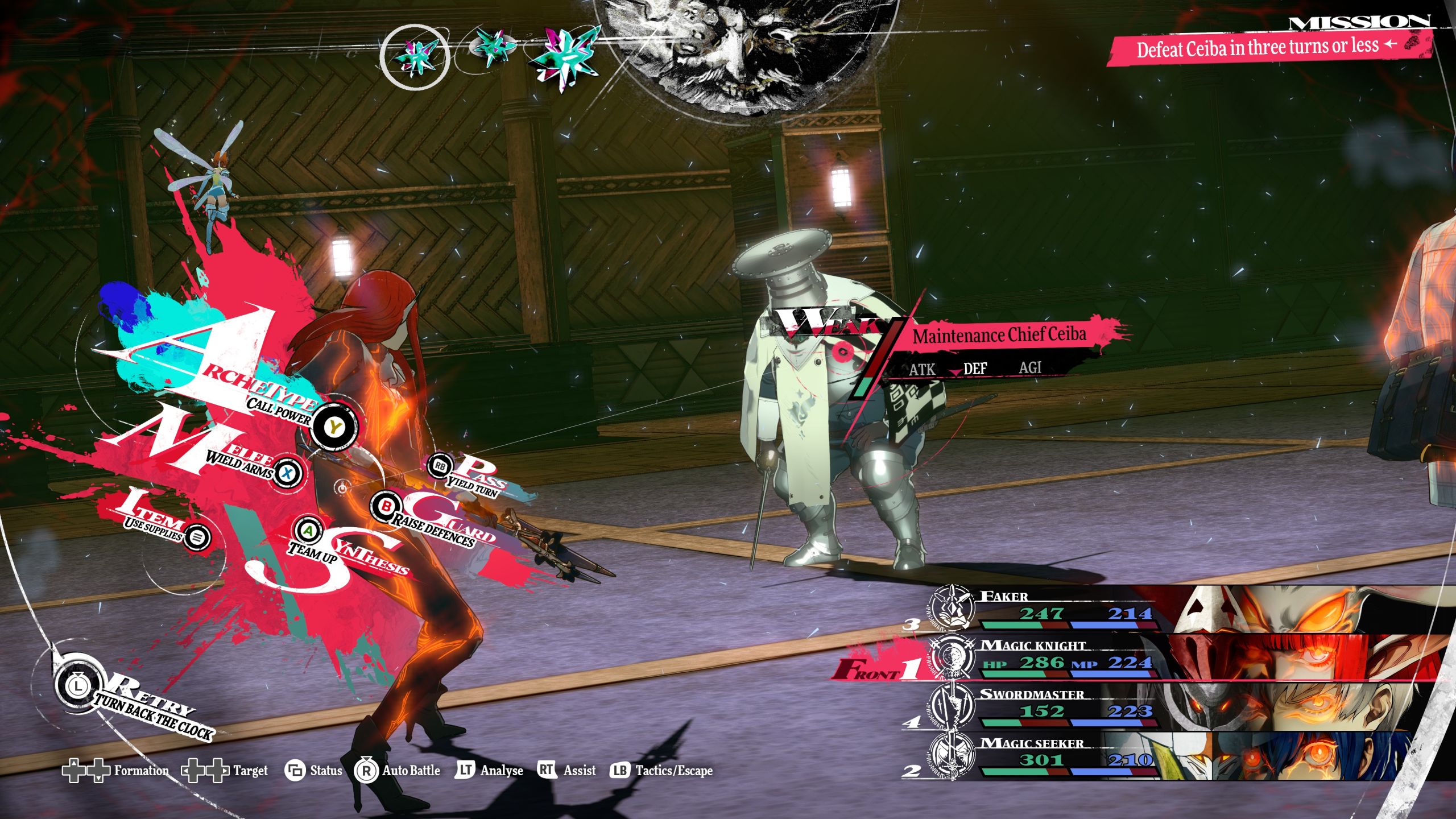Screen dimensions: 1456x819
Task: Choose the Guard raise defences command
Action: coord(387,506)
